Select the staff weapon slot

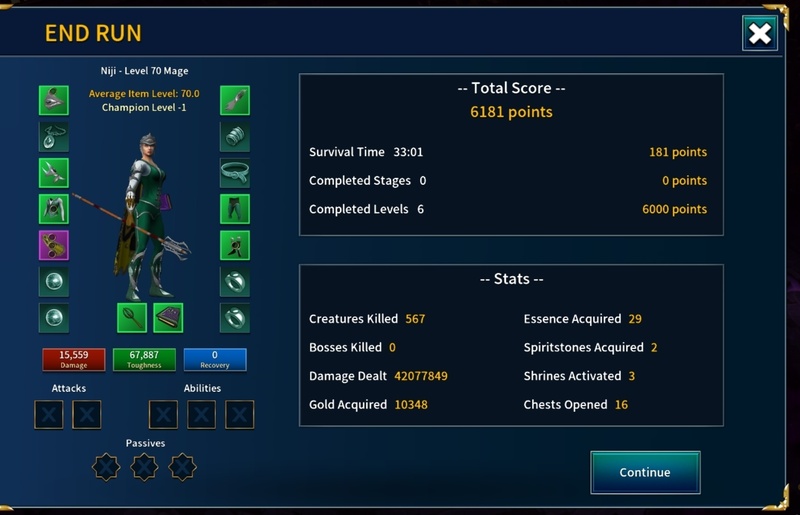132,317
